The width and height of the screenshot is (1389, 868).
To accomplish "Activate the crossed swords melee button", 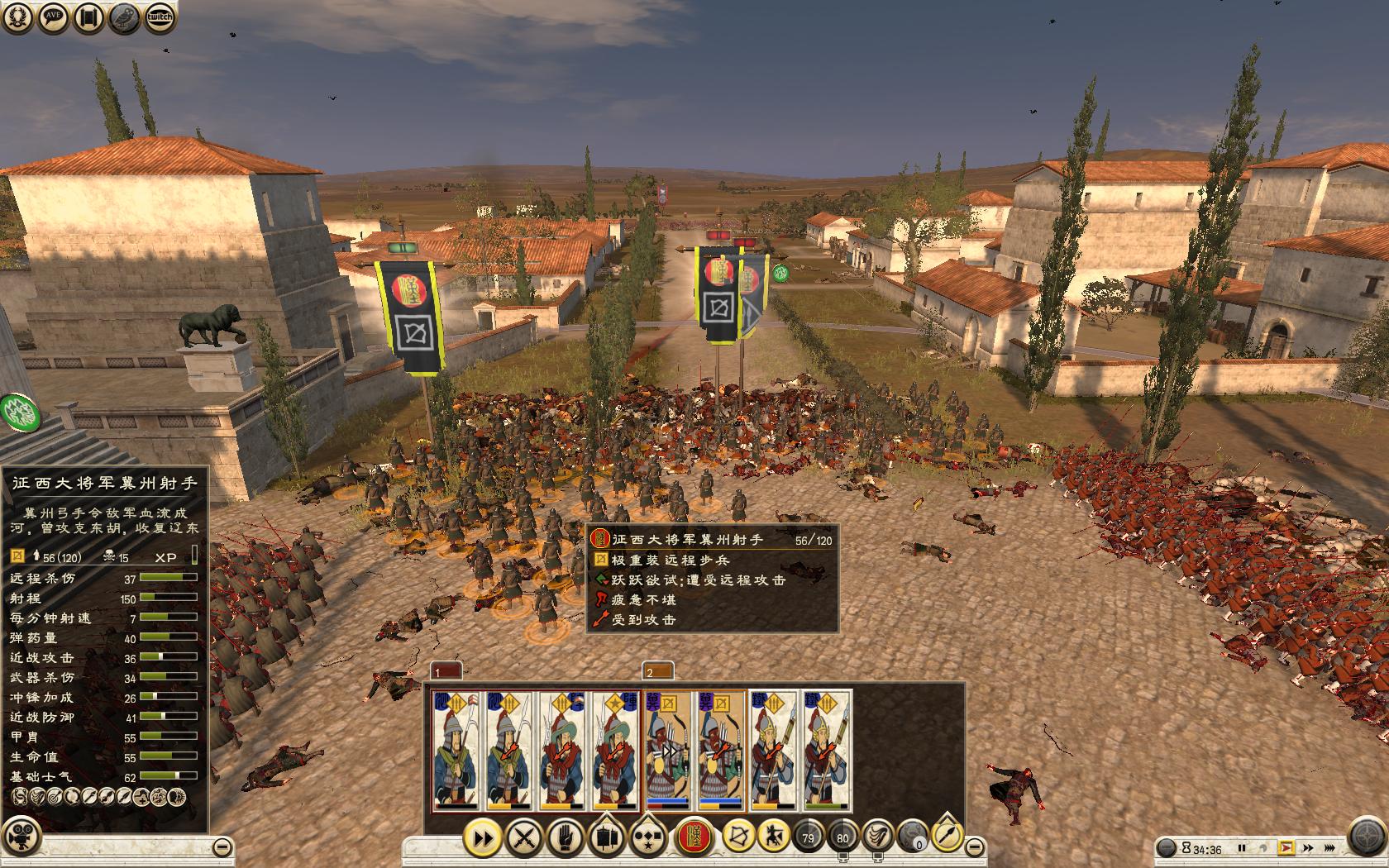I will [x=523, y=837].
